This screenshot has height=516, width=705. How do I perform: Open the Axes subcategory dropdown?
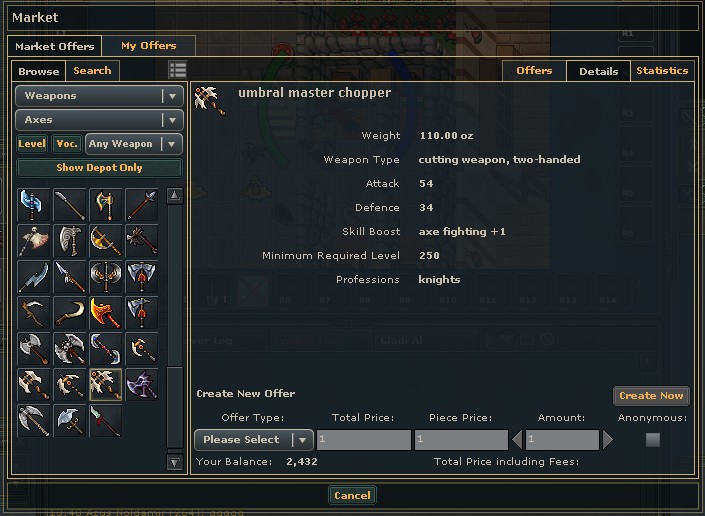pos(99,120)
